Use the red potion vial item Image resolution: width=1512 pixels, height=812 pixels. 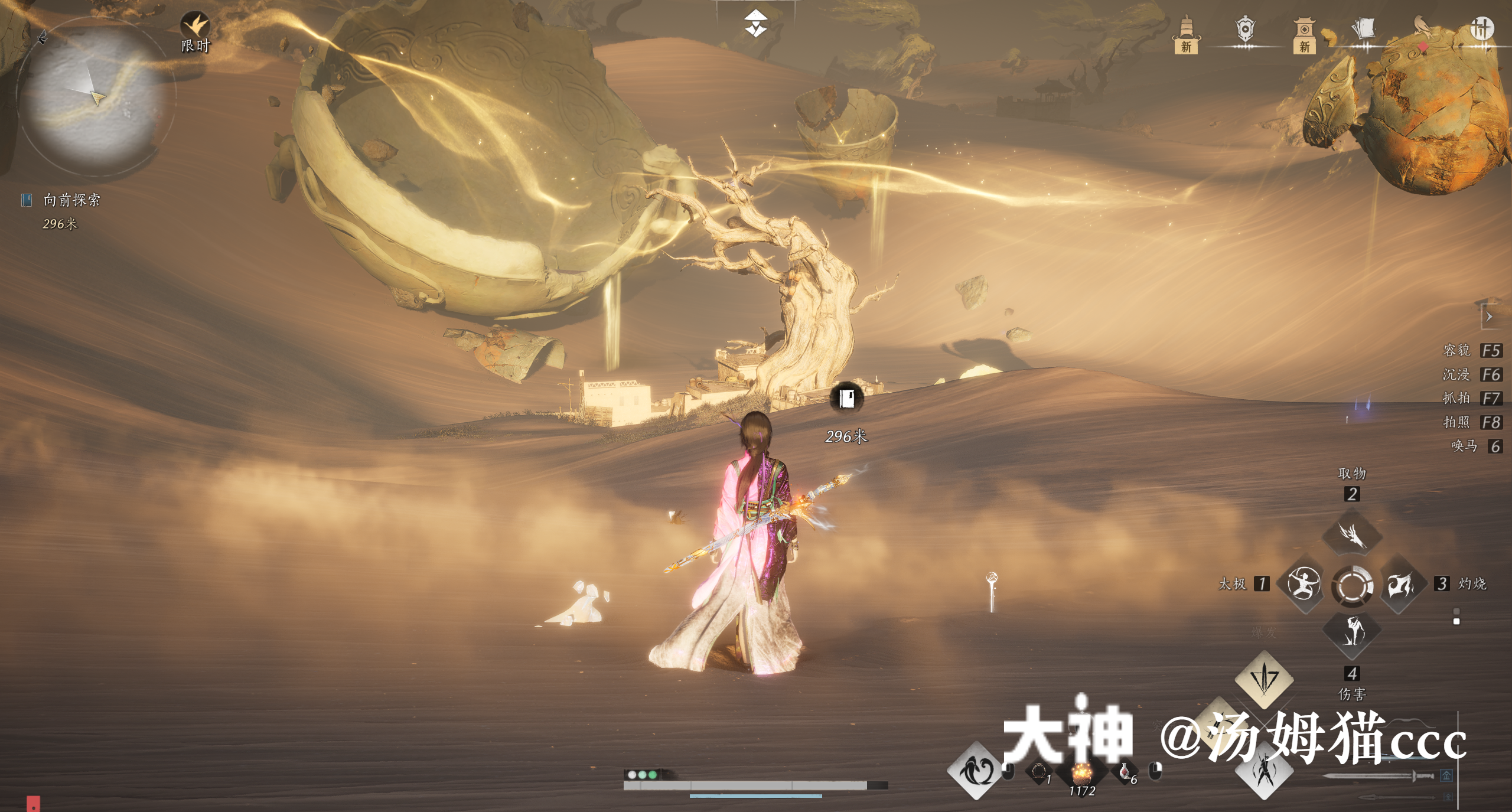pyautogui.click(x=1125, y=771)
